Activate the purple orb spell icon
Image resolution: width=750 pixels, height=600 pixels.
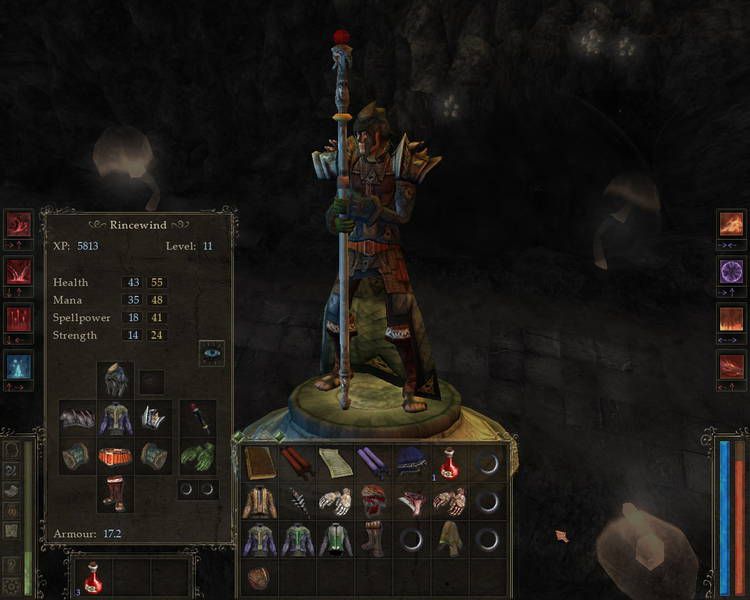pyautogui.click(x=732, y=271)
